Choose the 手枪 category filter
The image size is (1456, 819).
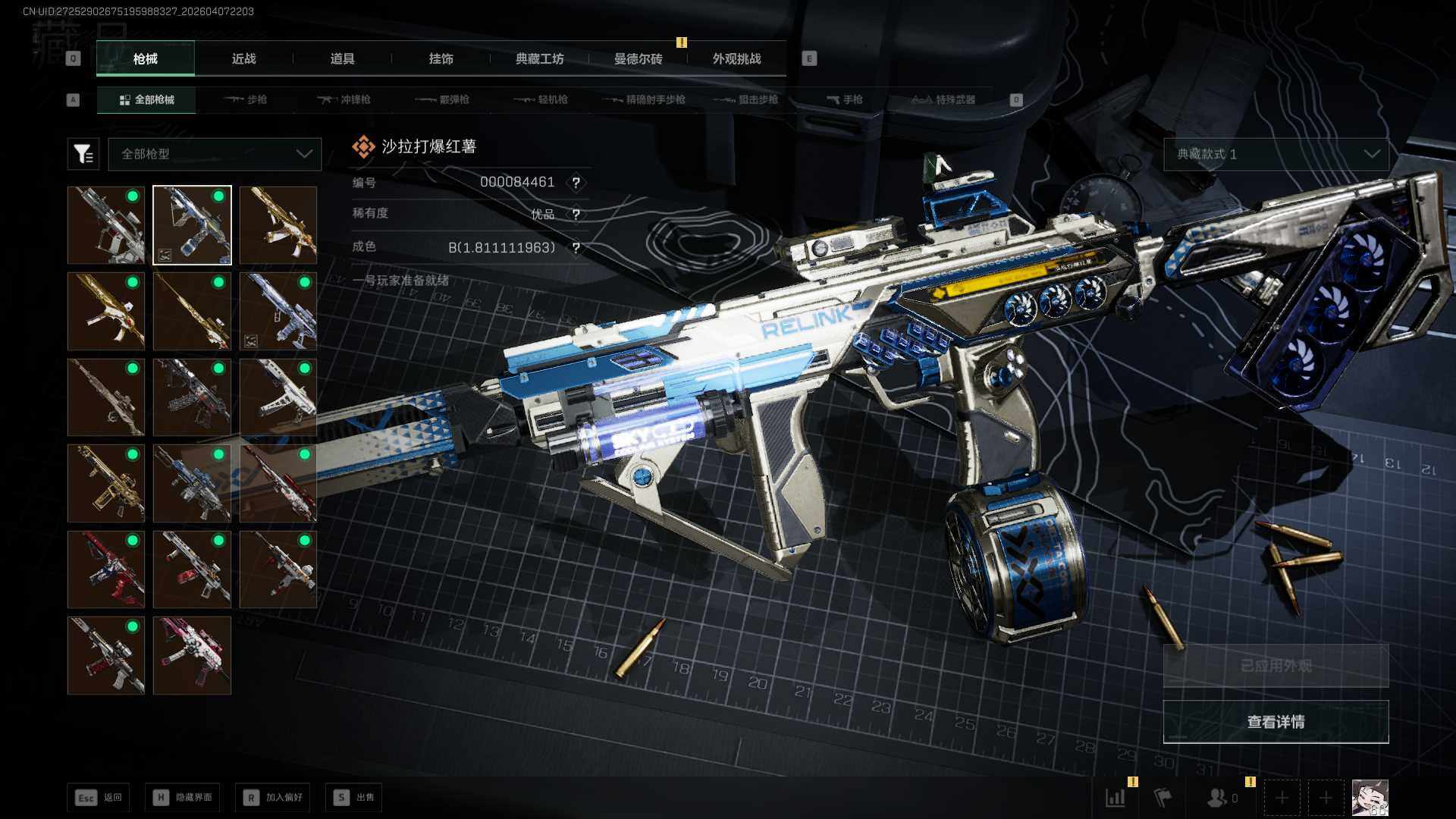pos(845,100)
